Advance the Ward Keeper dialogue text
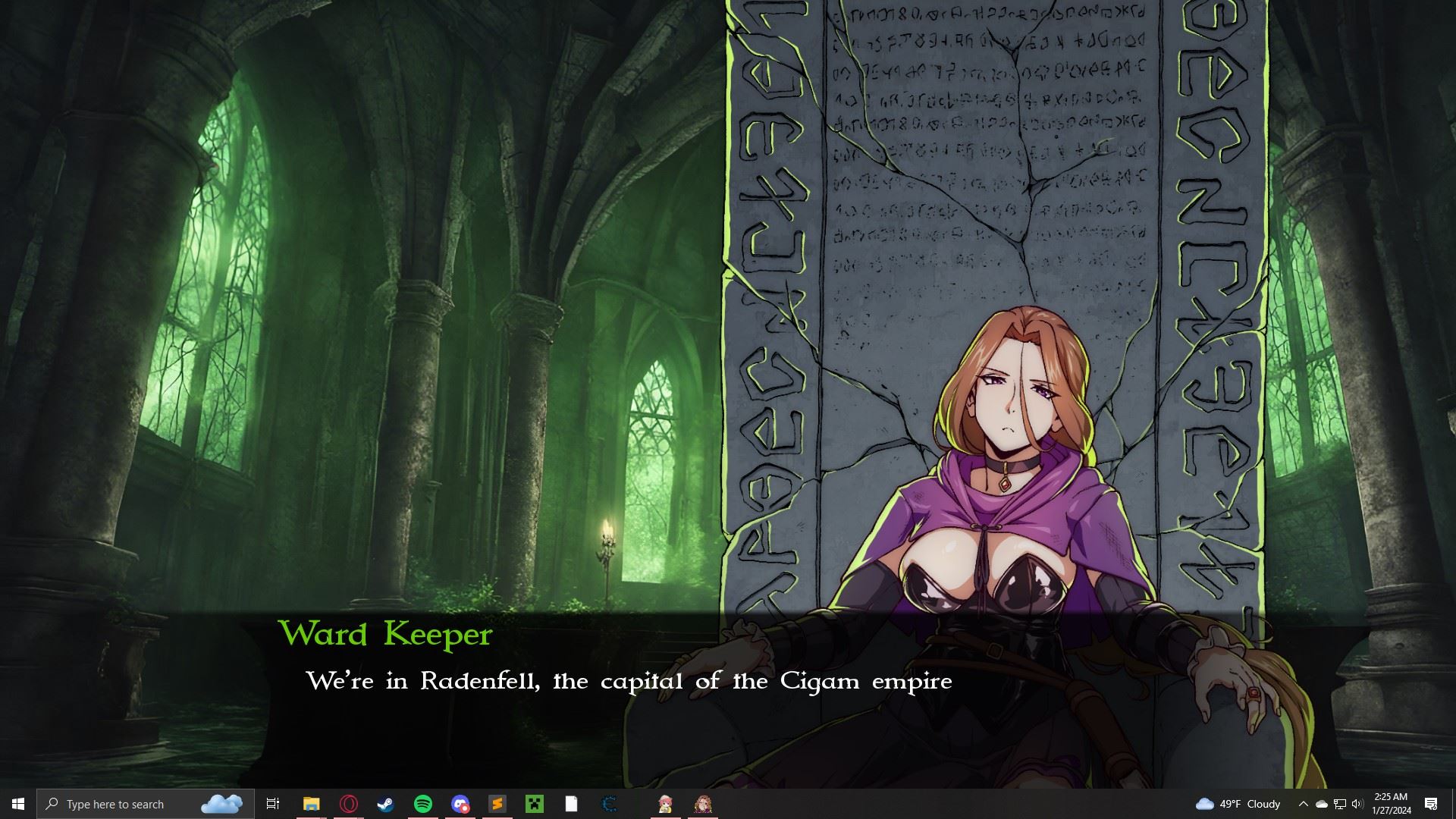Screen dimensions: 1456x819 (629, 681)
